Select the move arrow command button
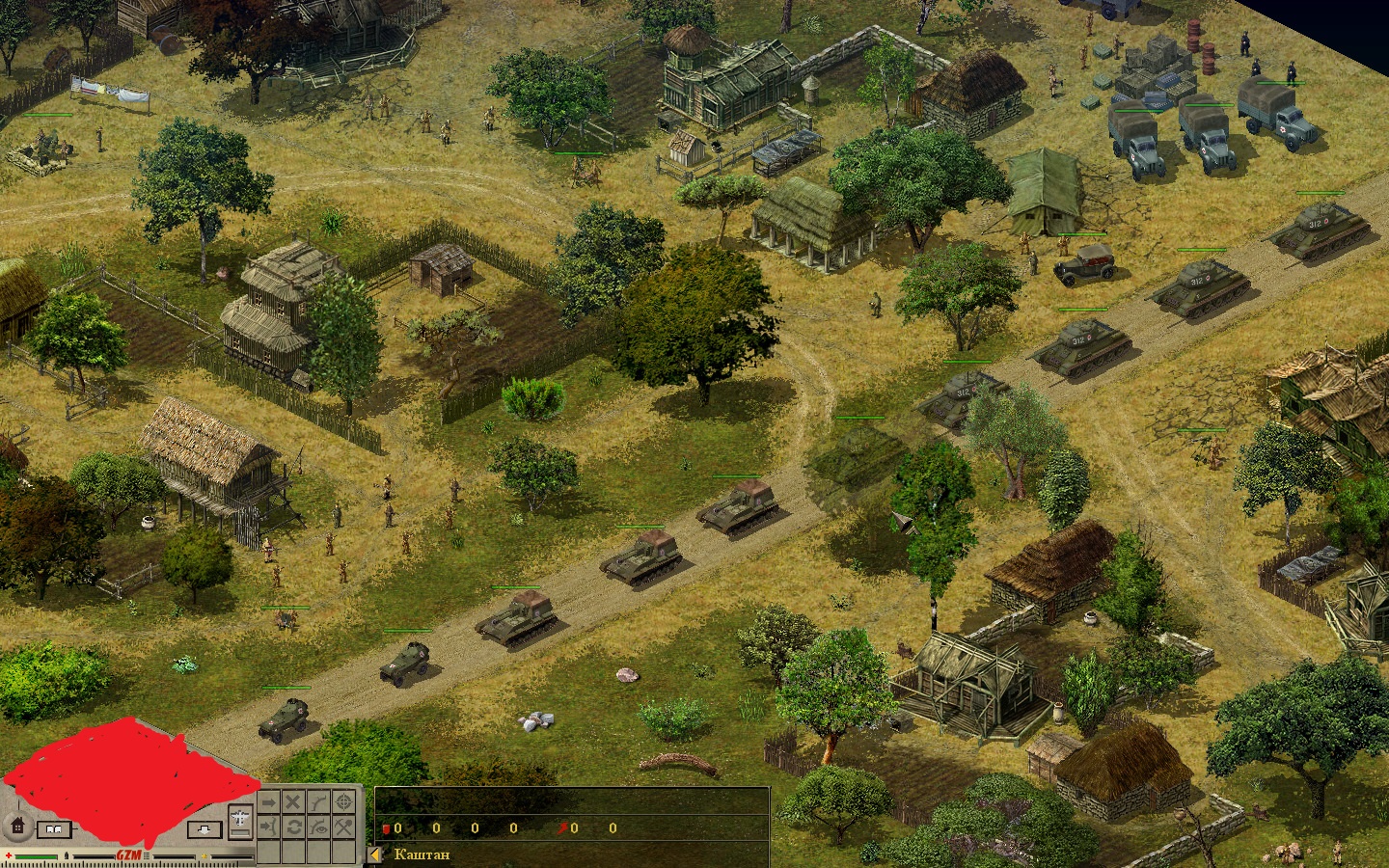1389x868 pixels. (268, 802)
